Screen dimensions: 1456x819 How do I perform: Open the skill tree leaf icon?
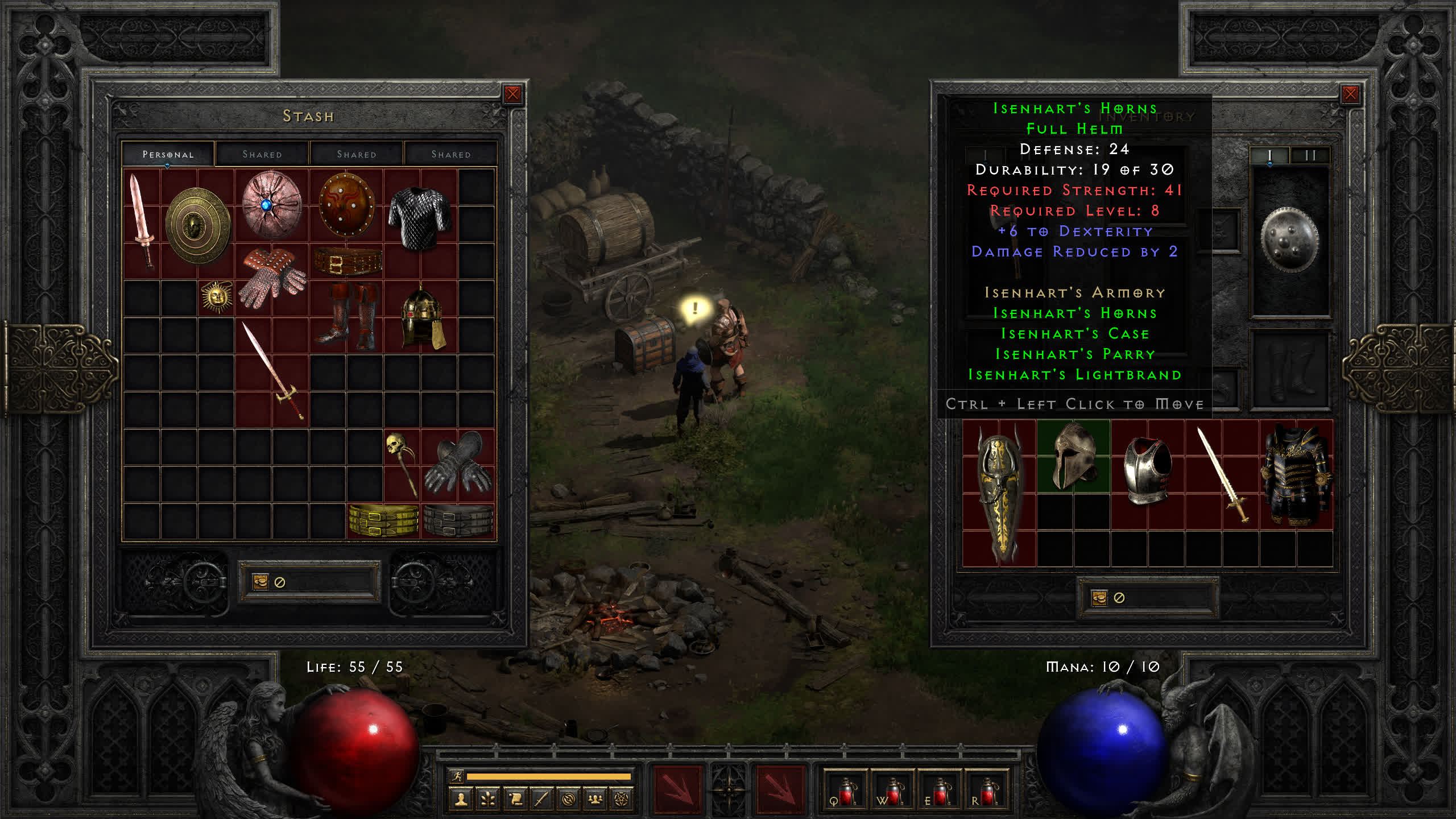click(488, 800)
